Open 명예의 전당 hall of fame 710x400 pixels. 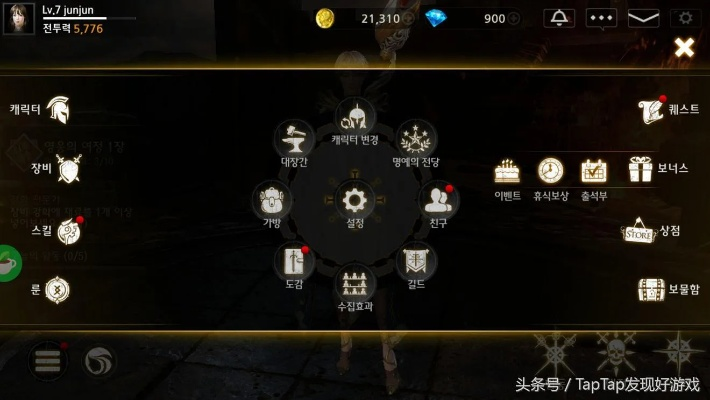416,139
